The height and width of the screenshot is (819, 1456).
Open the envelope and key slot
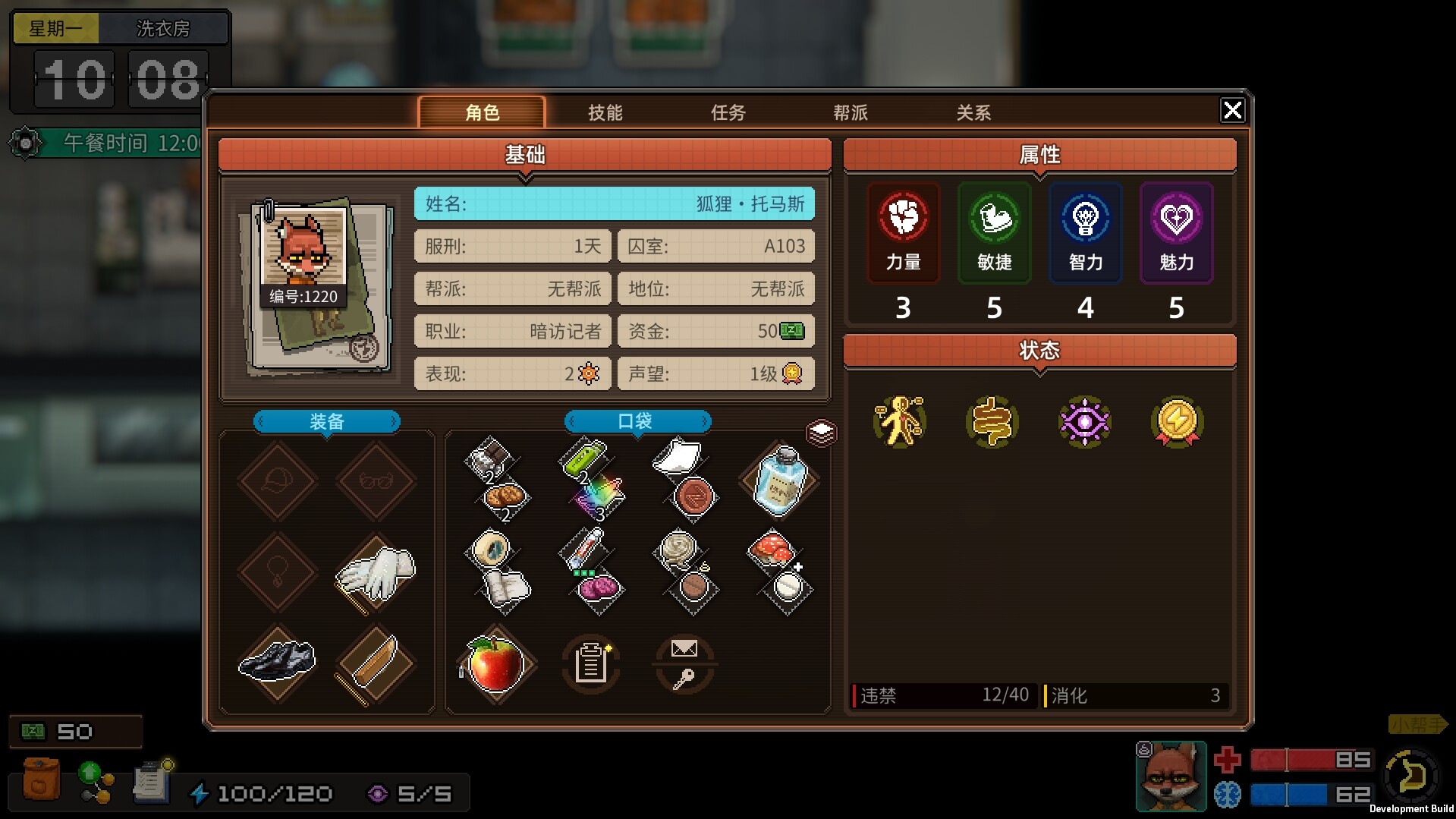tap(684, 664)
